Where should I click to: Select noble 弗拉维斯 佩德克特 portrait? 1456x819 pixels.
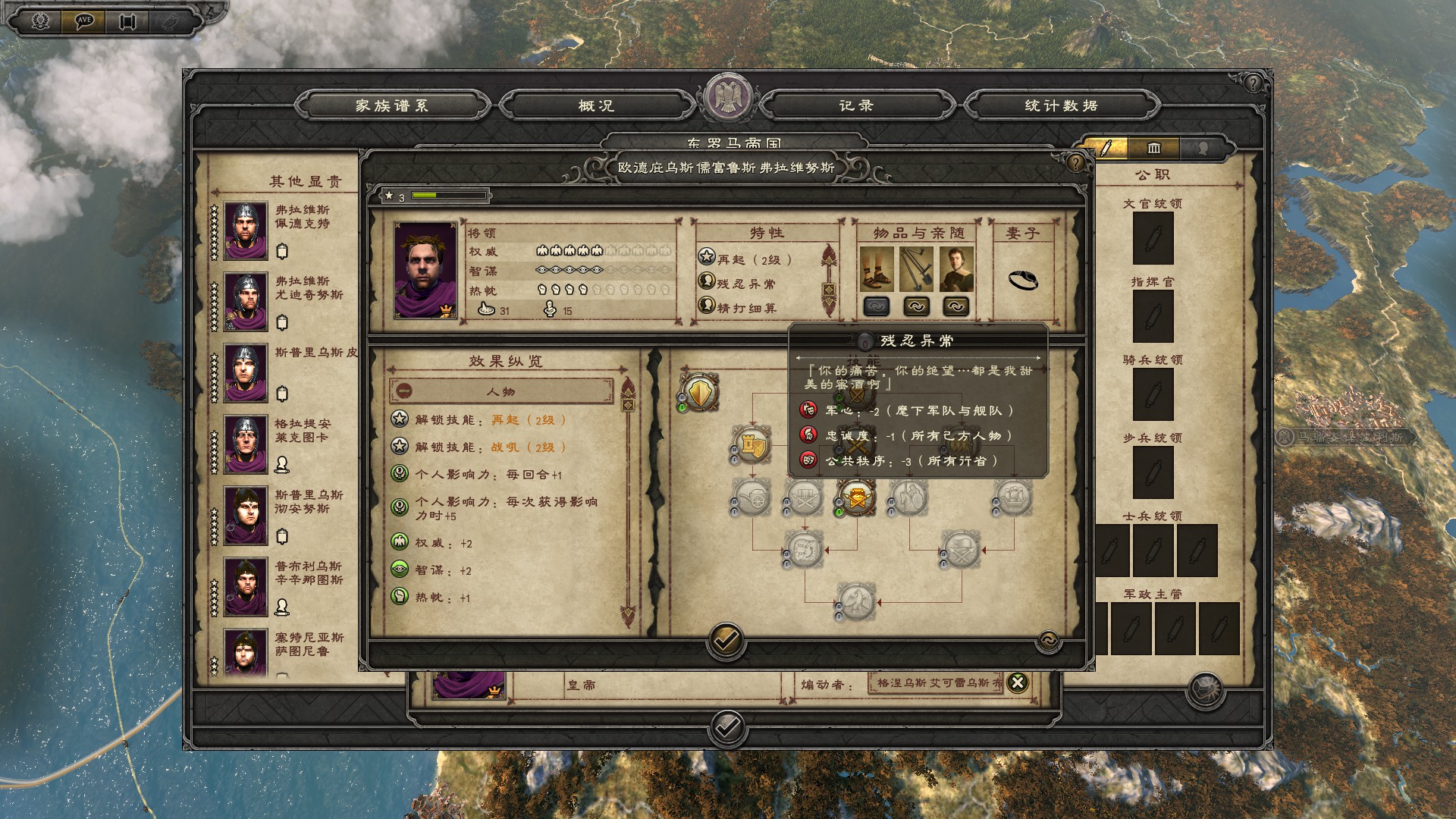point(246,230)
